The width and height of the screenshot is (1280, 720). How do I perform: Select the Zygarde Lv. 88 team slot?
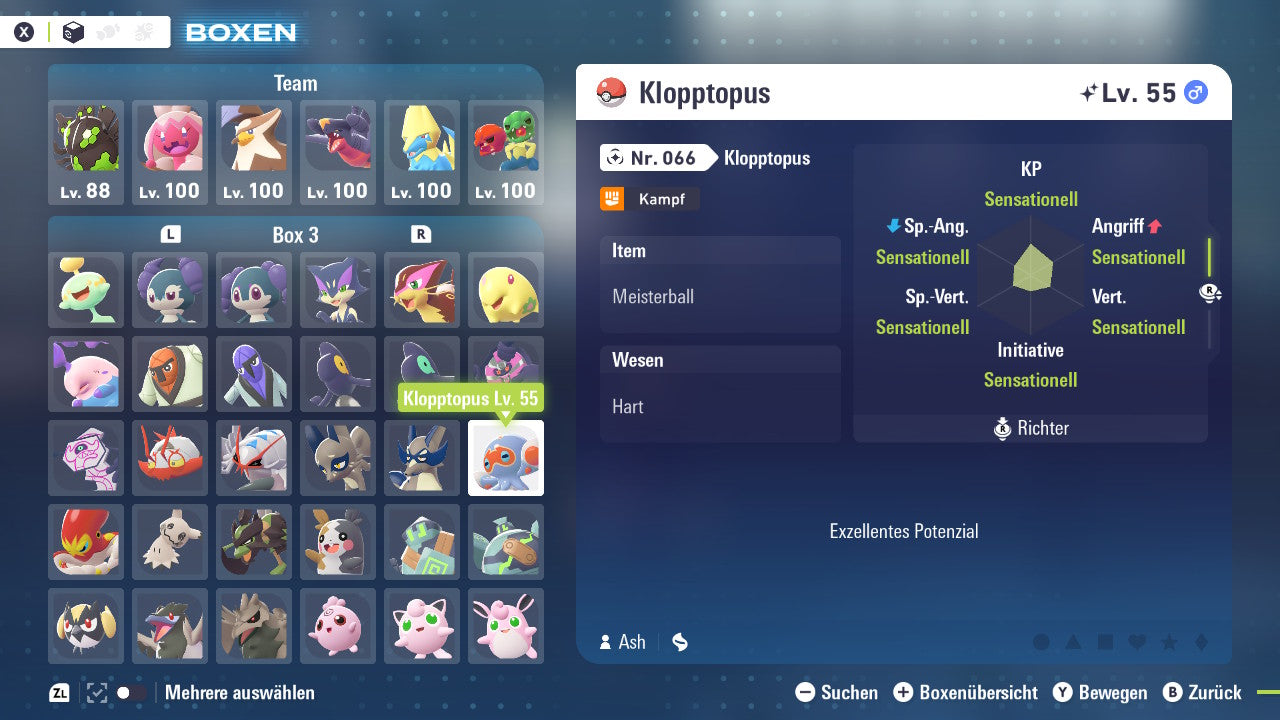(86, 152)
